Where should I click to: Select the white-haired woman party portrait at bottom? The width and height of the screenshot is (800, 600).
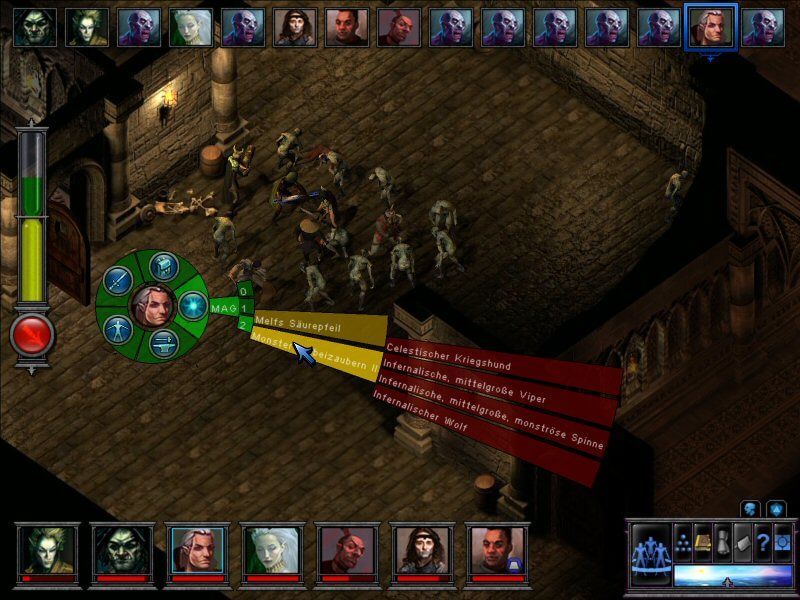tap(272, 550)
